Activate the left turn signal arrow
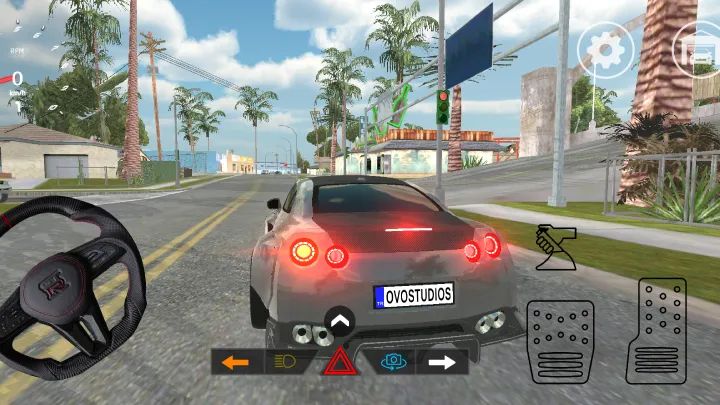 point(236,362)
